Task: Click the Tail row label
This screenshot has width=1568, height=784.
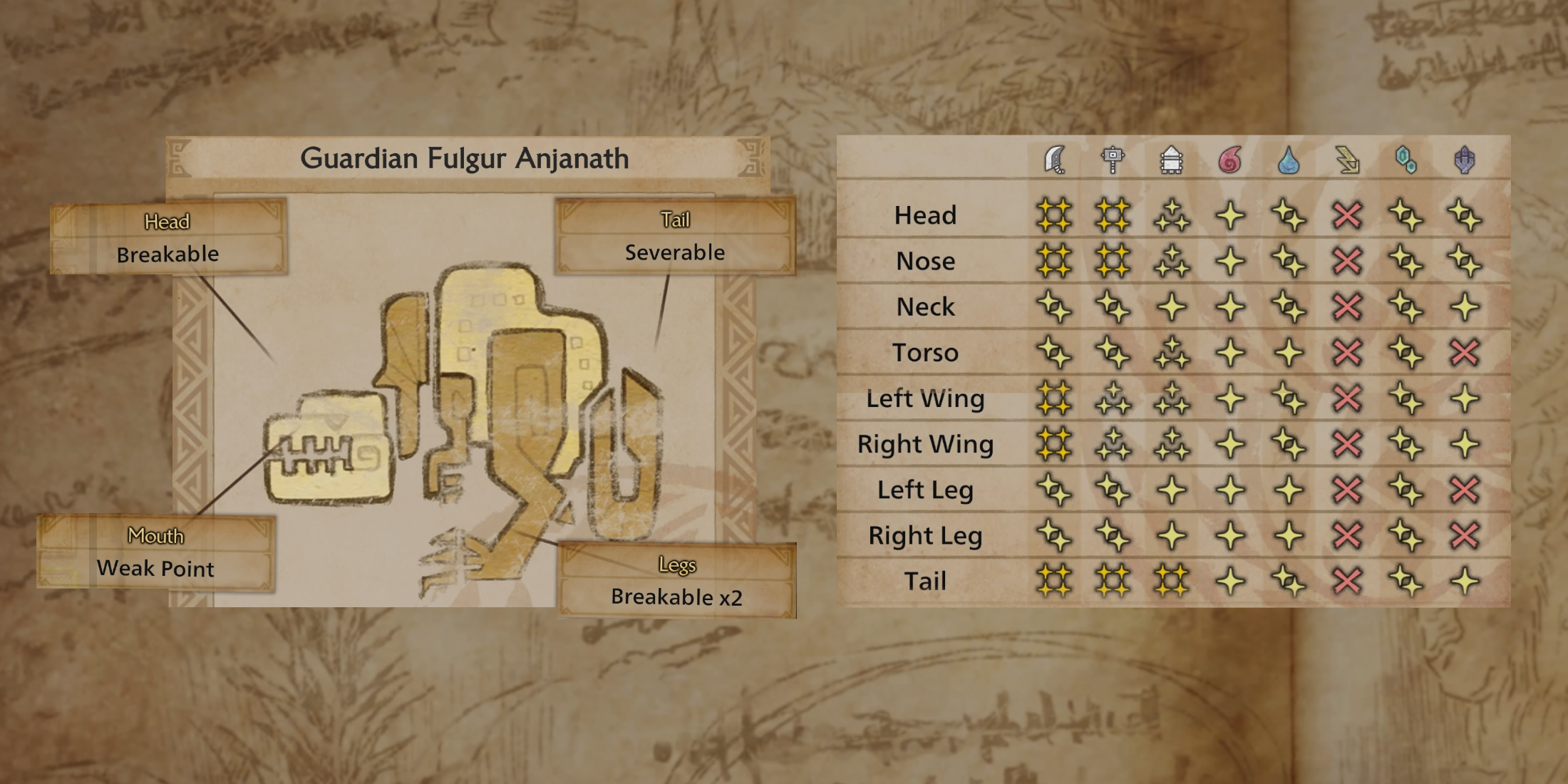Action: click(927, 581)
